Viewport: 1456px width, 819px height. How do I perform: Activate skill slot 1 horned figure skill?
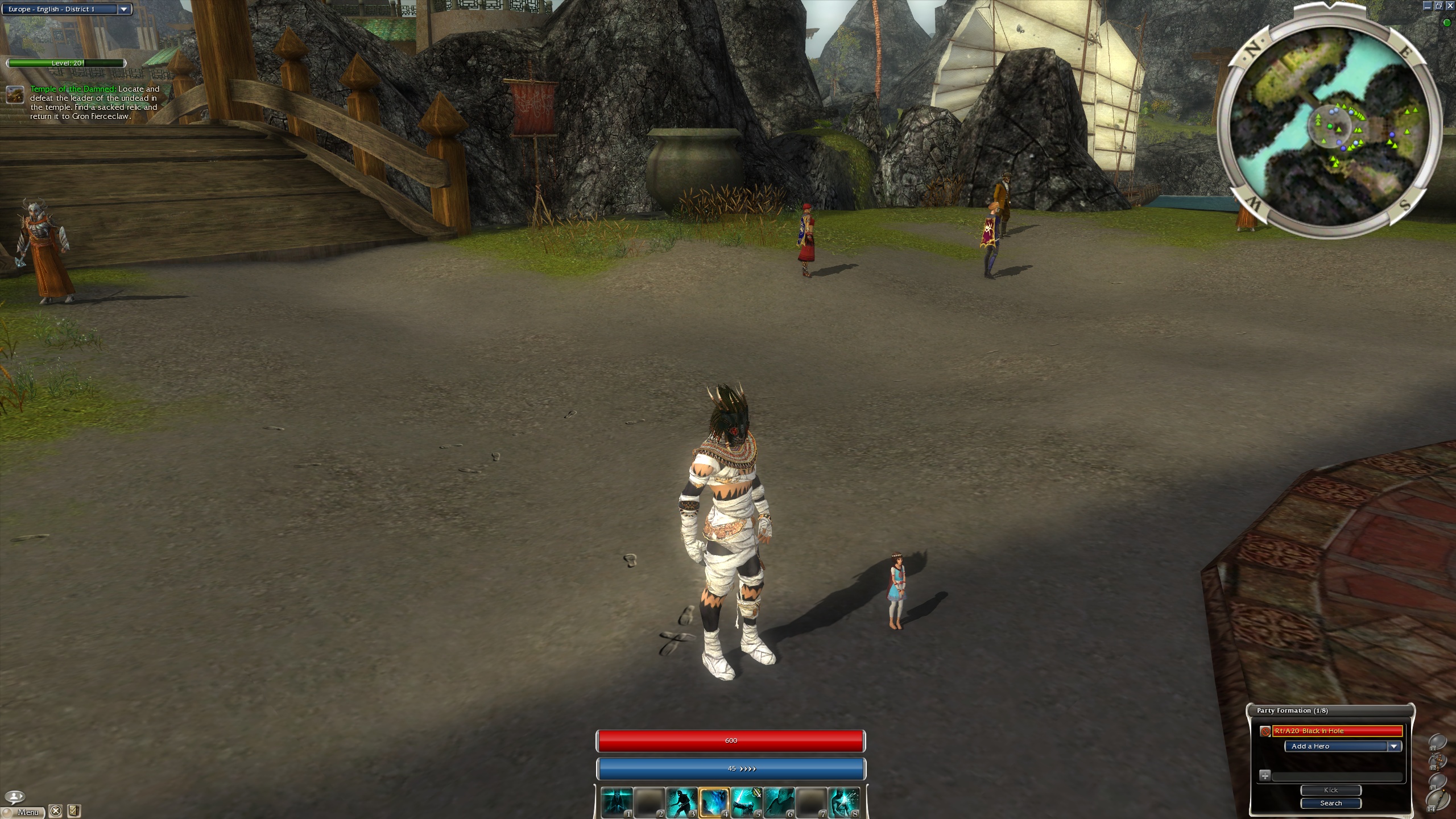(617, 802)
